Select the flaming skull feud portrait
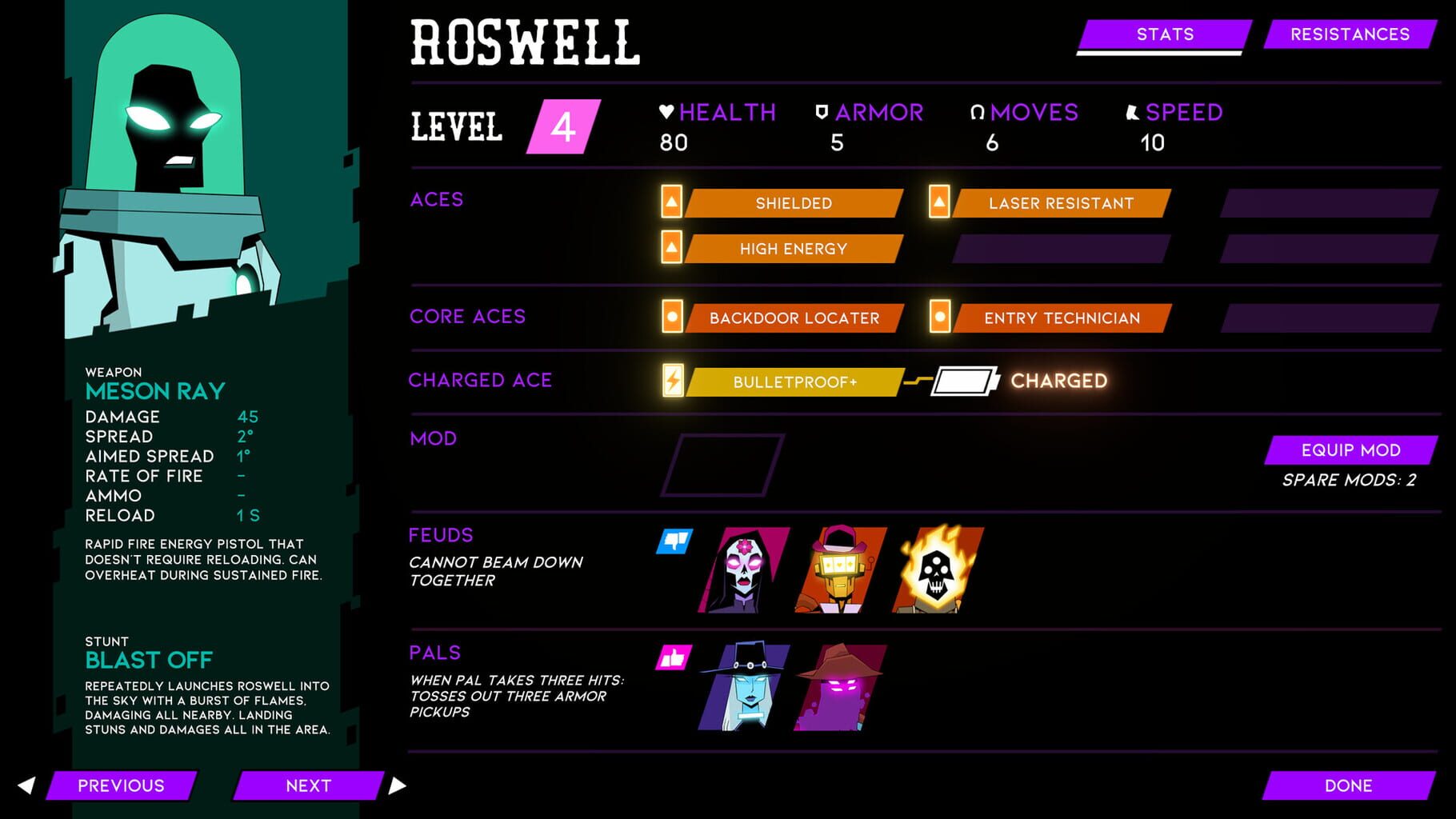 [x=936, y=569]
